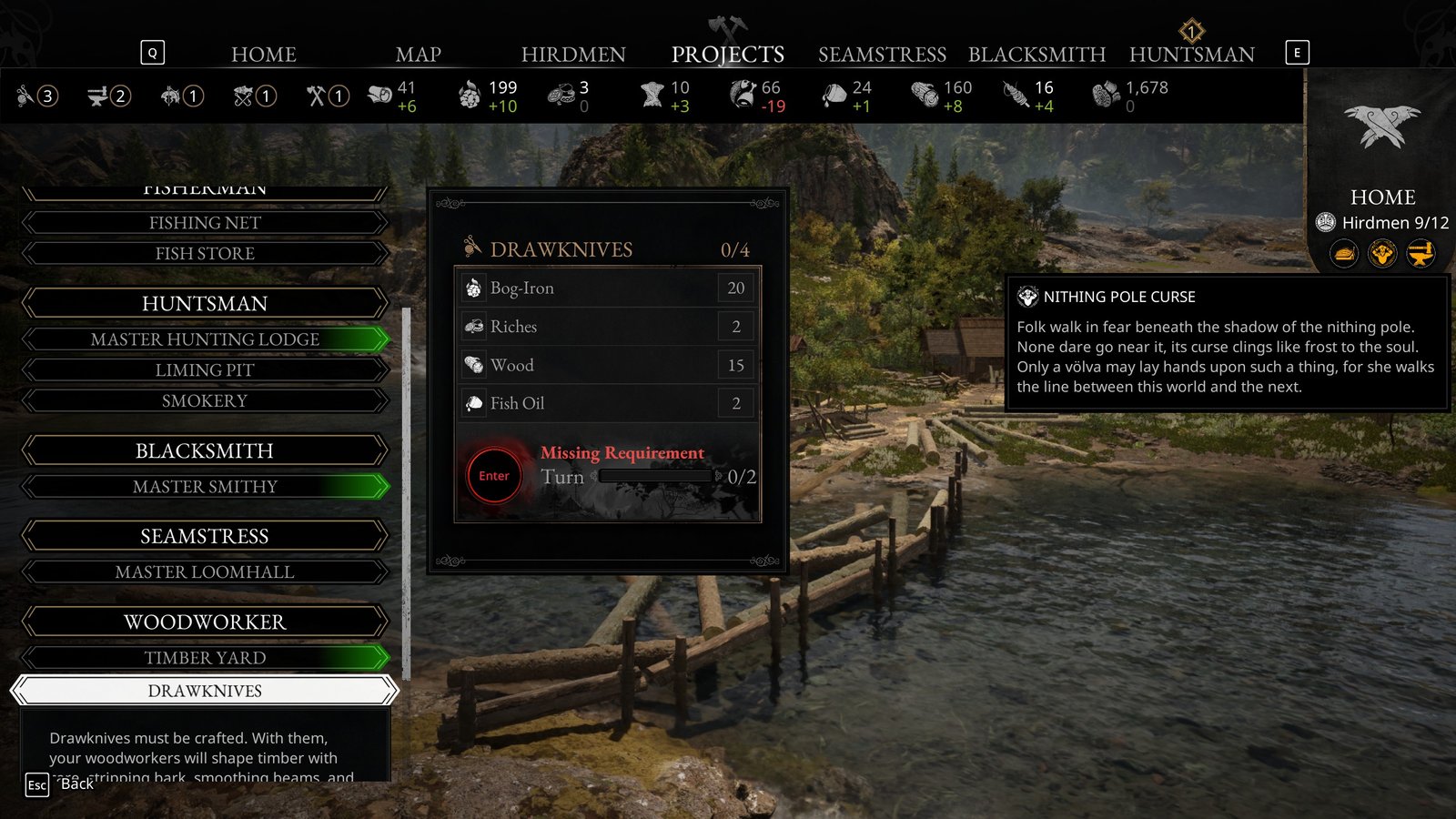Switch to the Home tab

(263, 55)
